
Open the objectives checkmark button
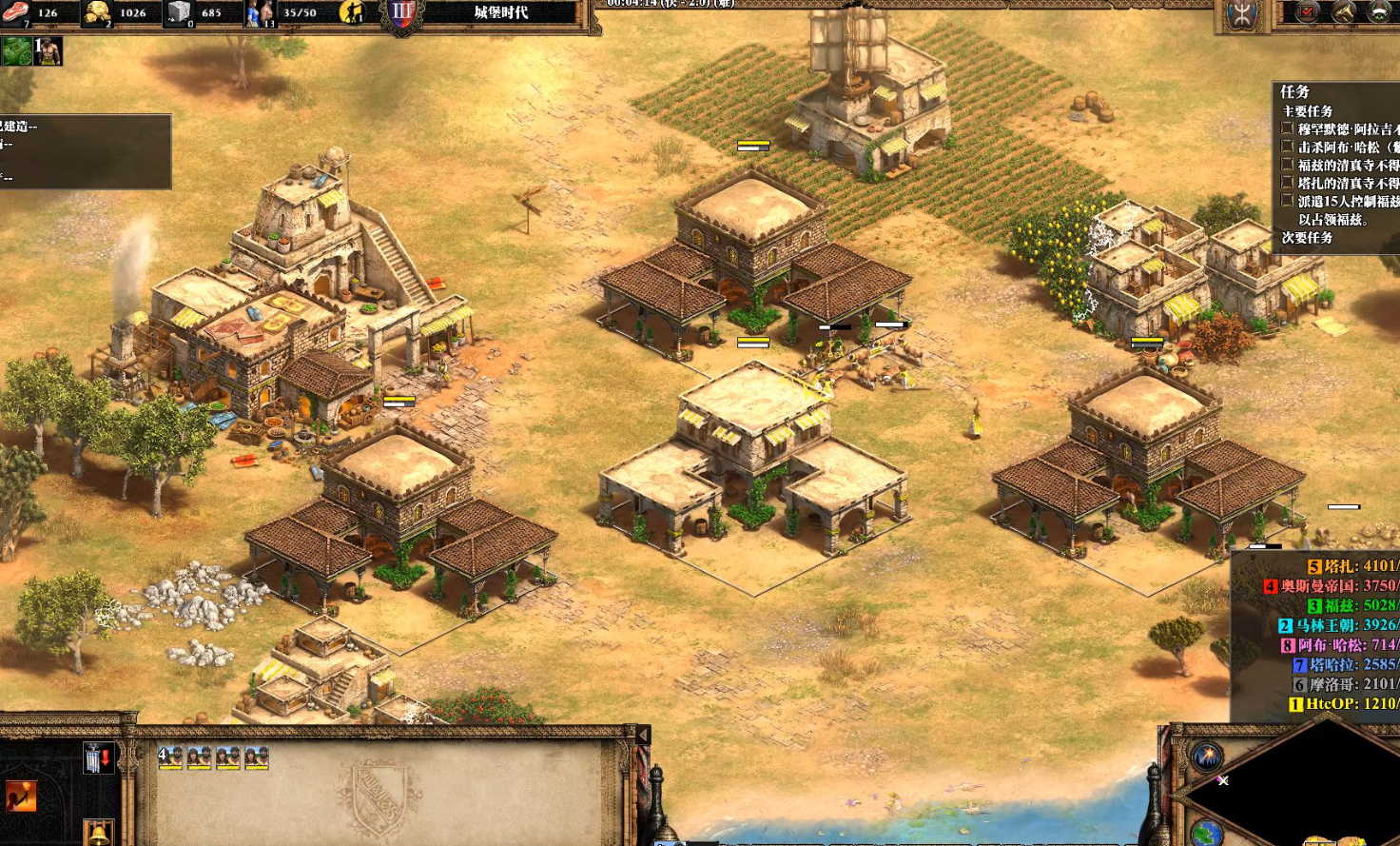tap(1308, 12)
